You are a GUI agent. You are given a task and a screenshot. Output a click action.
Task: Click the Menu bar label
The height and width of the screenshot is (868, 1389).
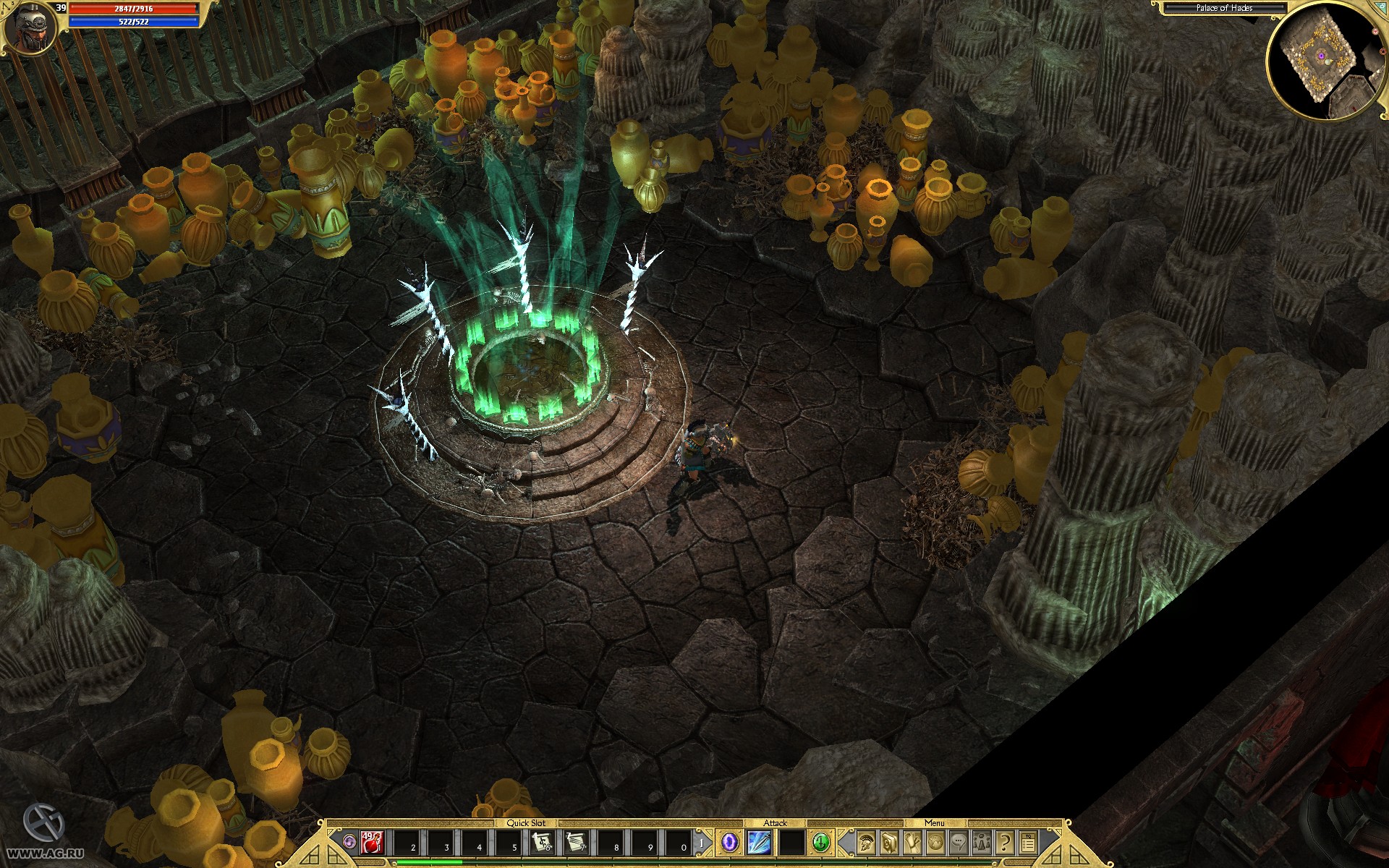tap(935, 824)
